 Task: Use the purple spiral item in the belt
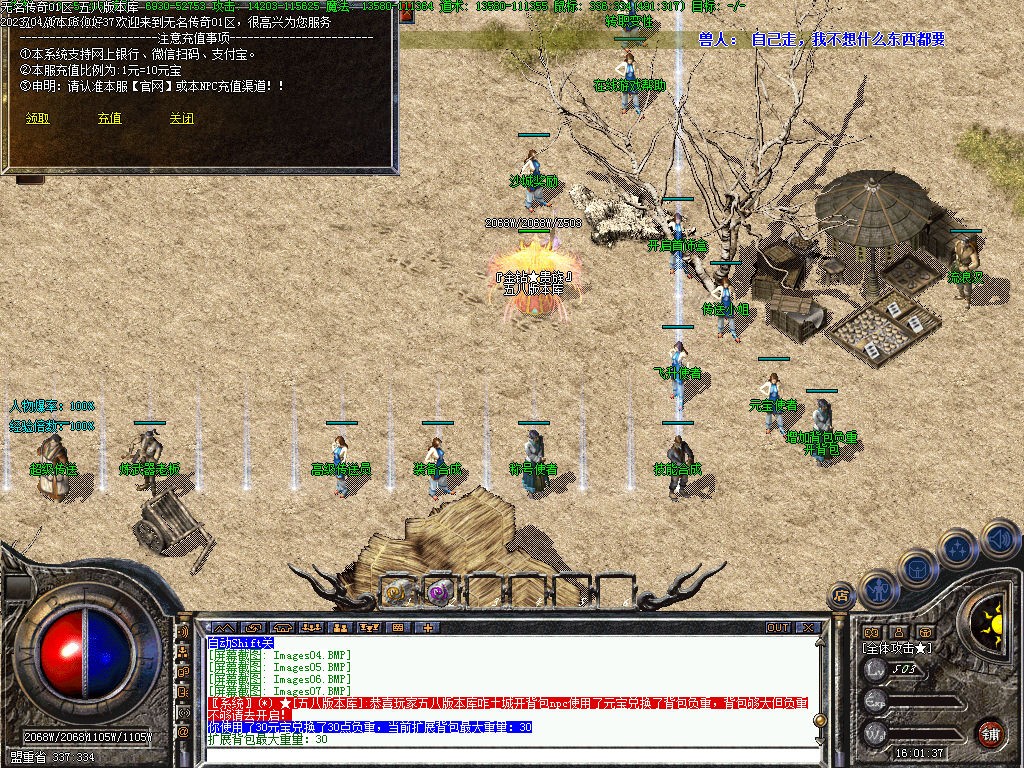(440, 592)
